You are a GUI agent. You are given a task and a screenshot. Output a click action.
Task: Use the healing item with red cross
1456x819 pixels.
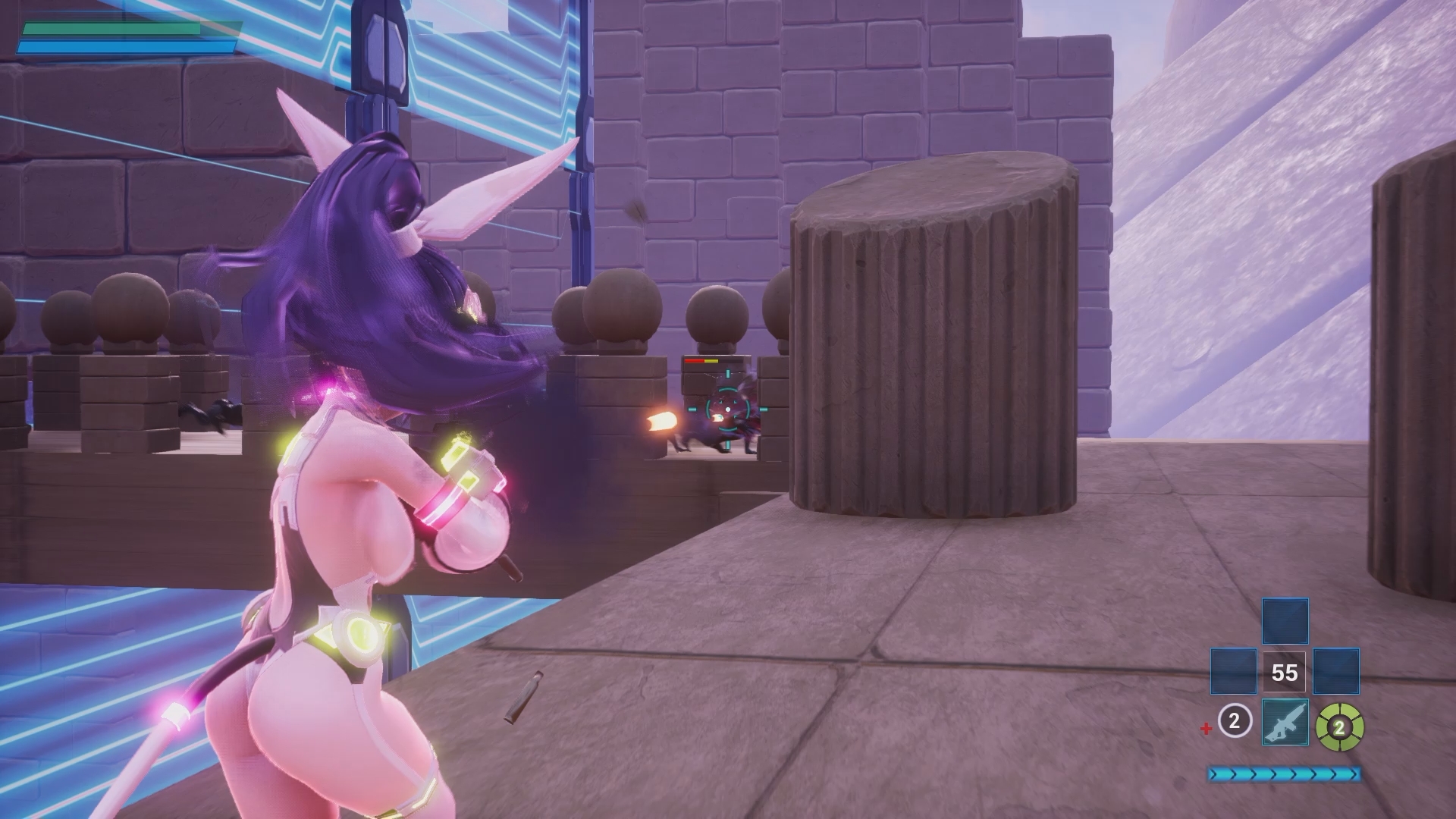[x=1233, y=721]
